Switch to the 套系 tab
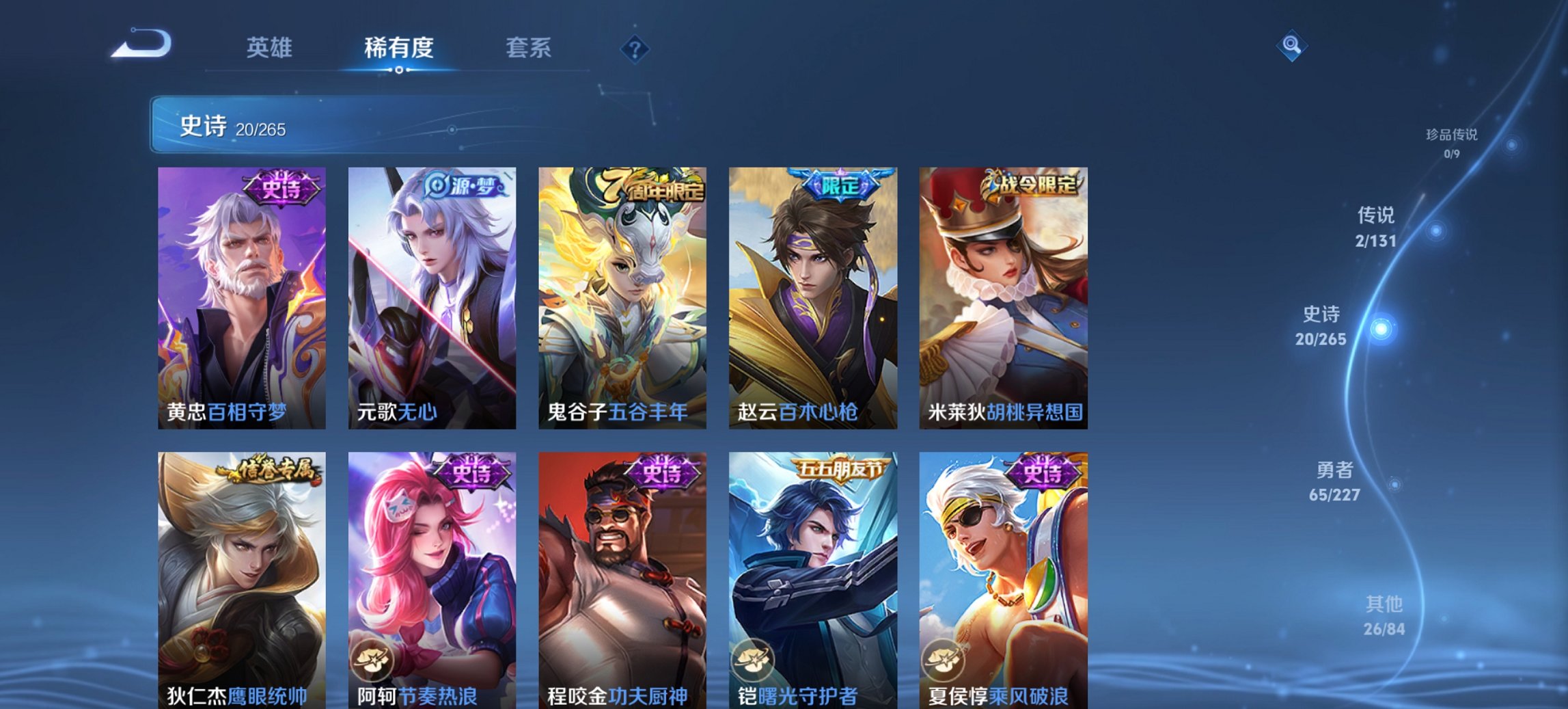This screenshot has width=1568, height=709. click(x=529, y=48)
